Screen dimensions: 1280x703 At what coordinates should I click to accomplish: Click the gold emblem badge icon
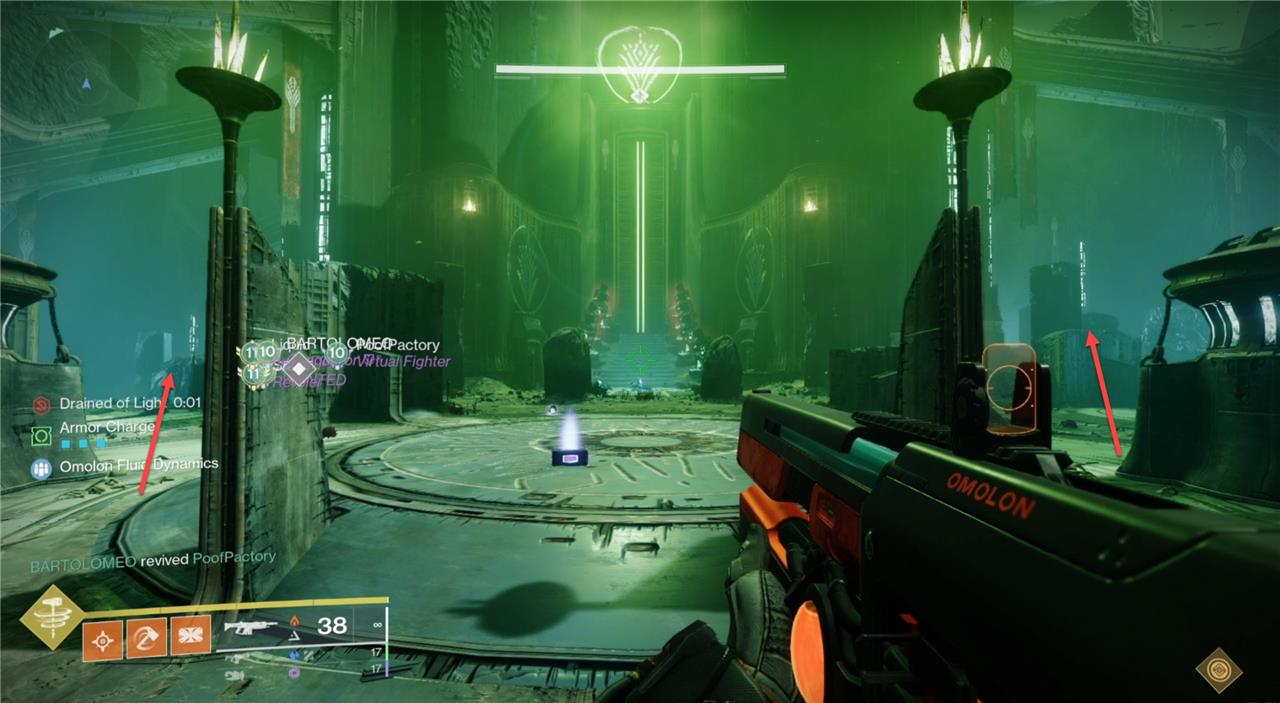pyautogui.click(x=1218, y=669)
